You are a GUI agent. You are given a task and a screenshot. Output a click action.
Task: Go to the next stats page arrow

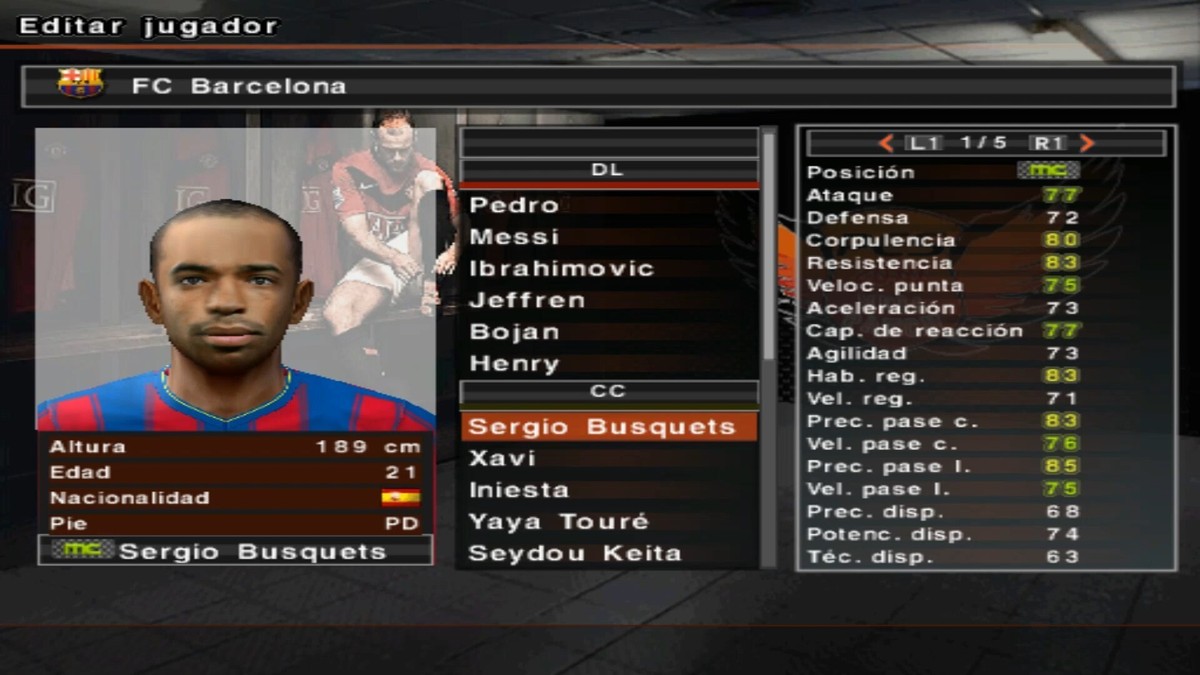tap(1088, 143)
